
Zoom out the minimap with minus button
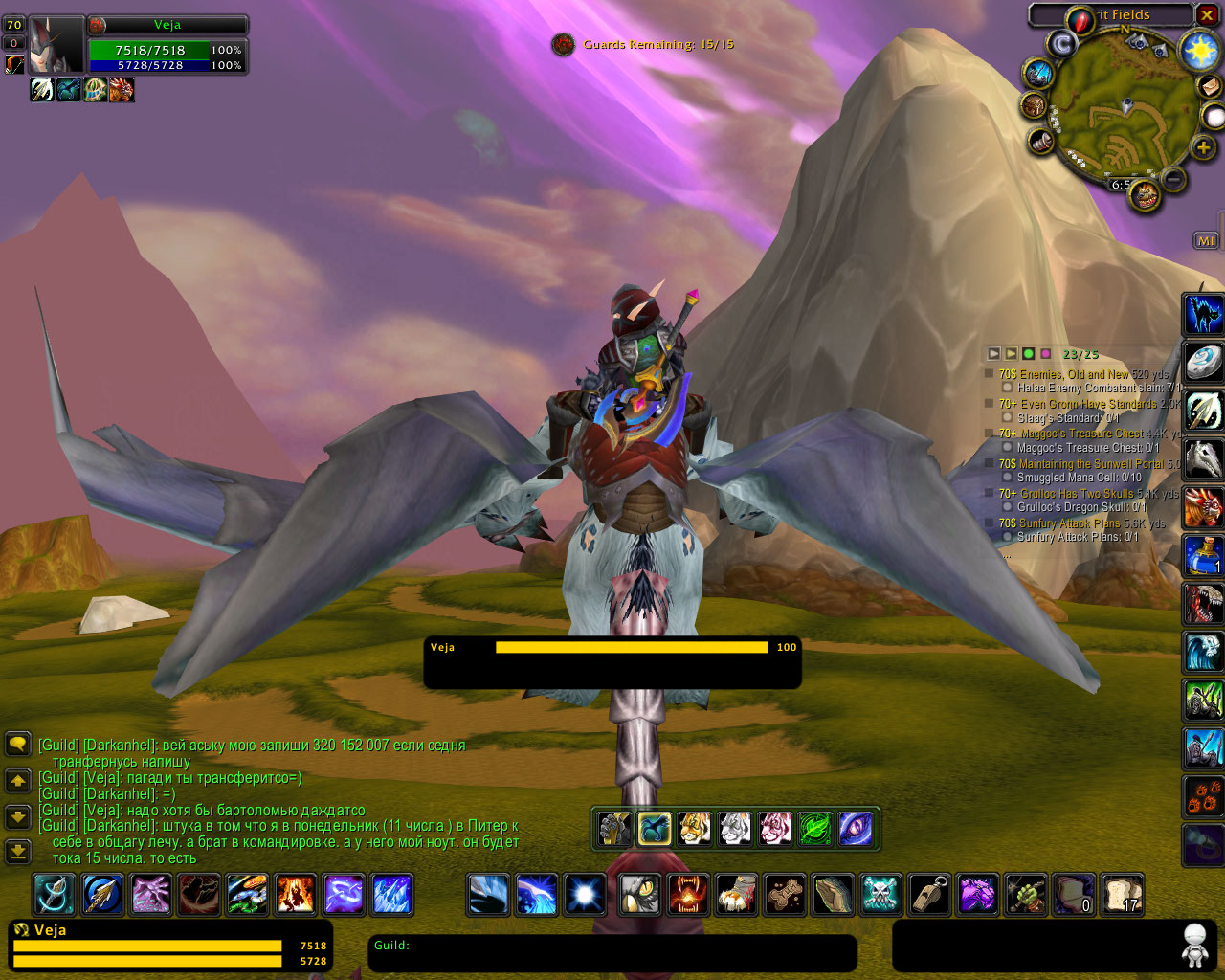coord(1173,179)
